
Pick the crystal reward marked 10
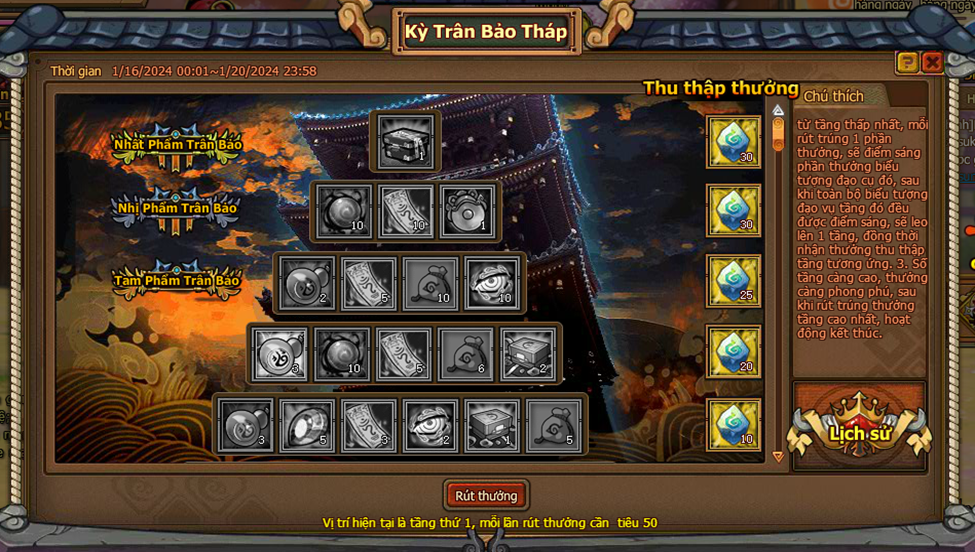[734, 424]
